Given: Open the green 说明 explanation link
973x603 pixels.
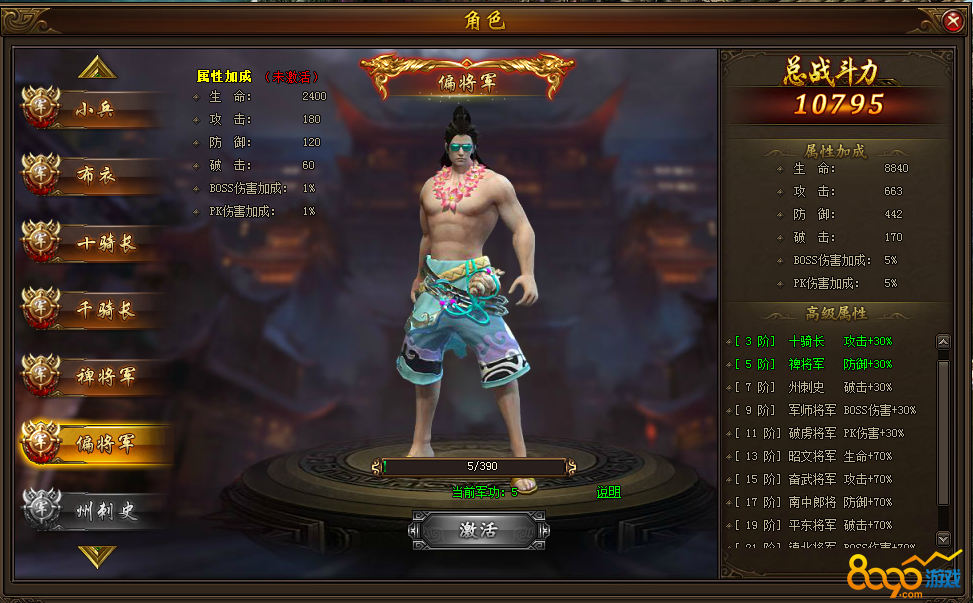Looking at the screenshot, I should (608, 492).
